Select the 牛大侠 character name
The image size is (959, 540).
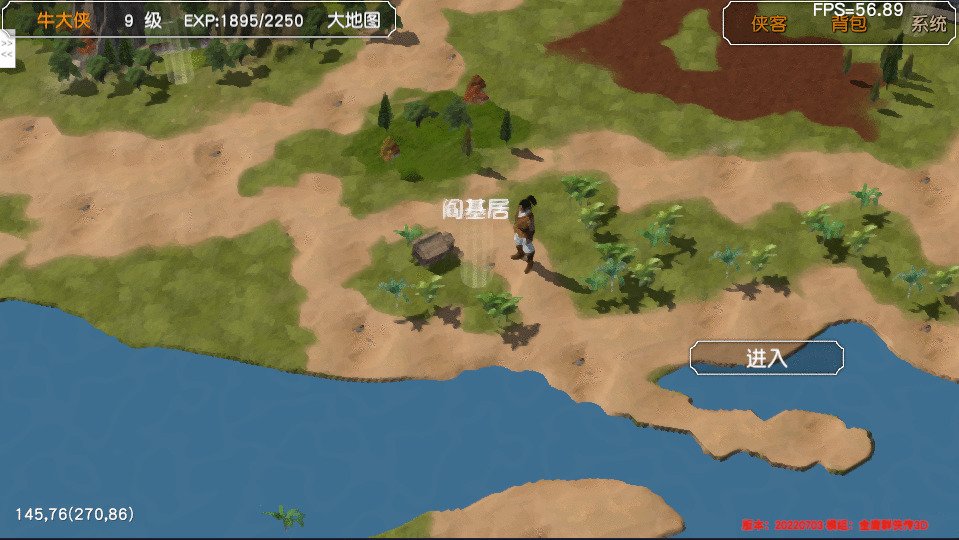(x=63, y=21)
